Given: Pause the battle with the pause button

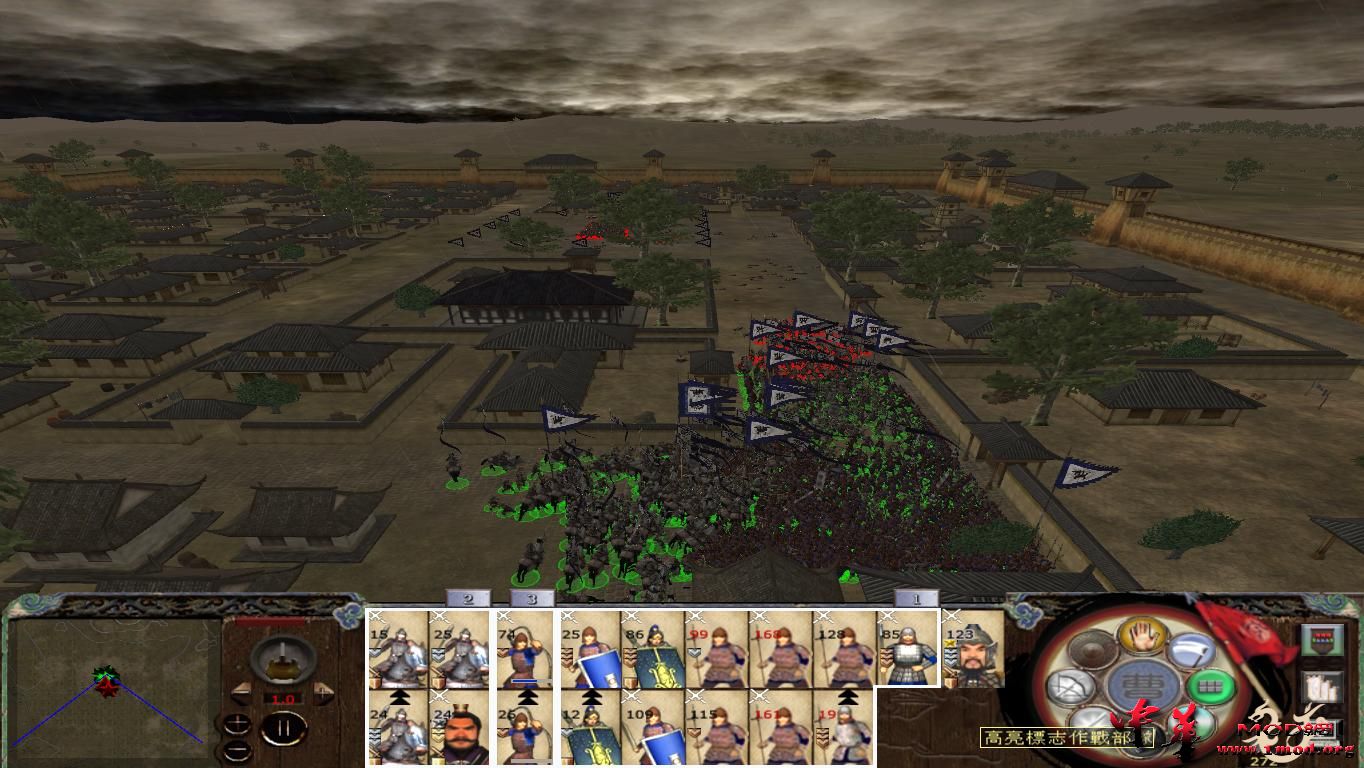Looking at the screenshot, I should [285, 728].
